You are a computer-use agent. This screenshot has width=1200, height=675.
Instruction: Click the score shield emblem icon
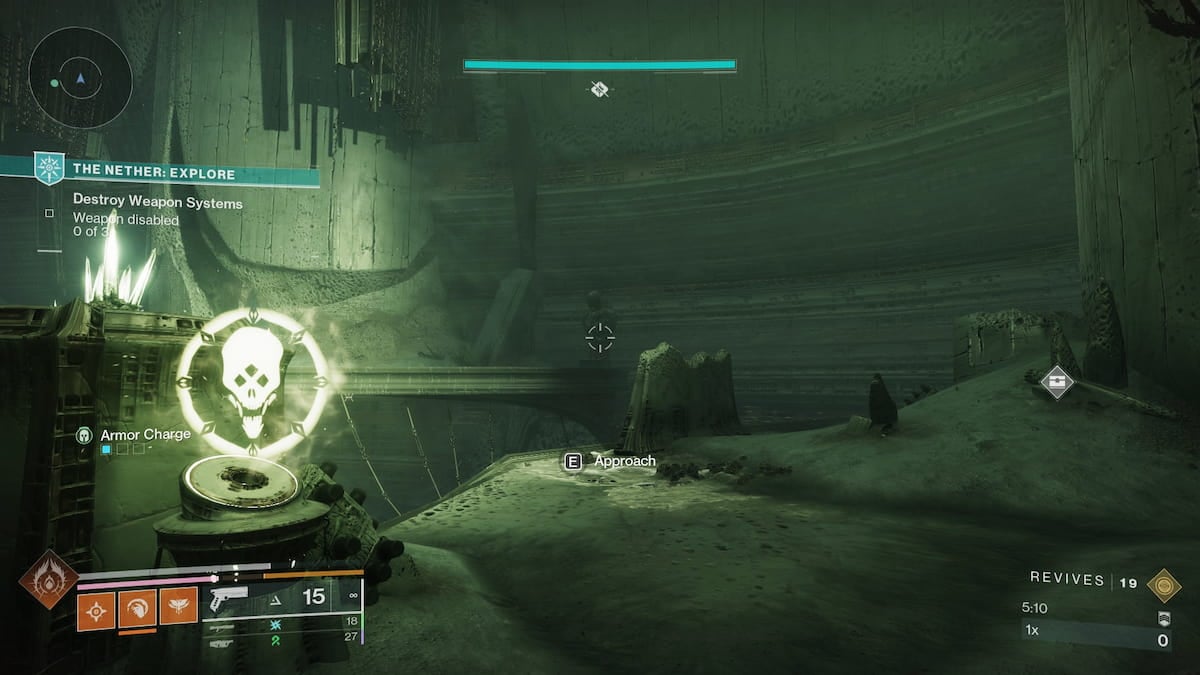tap(1163, 618)
